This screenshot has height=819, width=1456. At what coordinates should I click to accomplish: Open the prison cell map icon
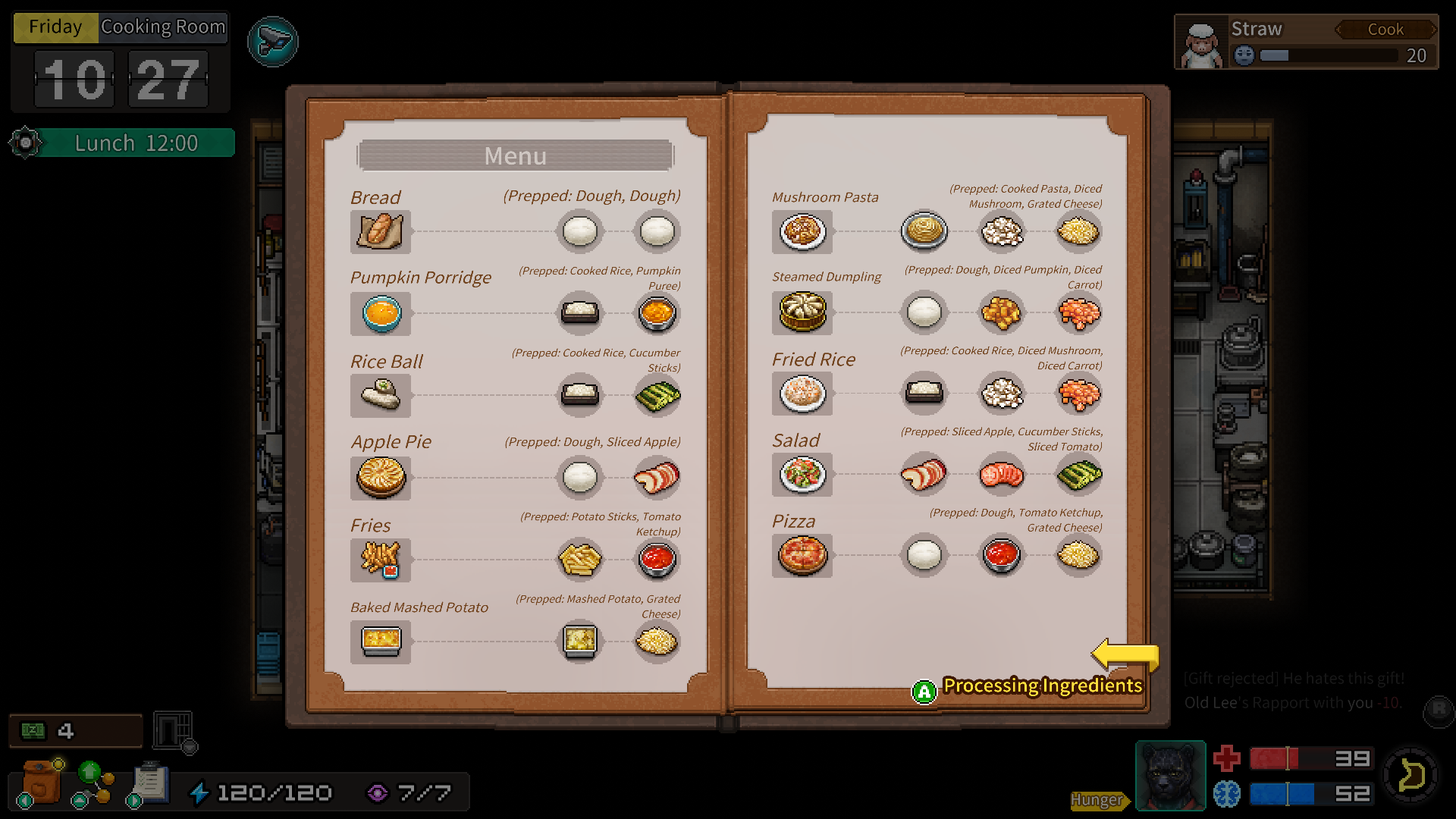(x=174, y=731)
